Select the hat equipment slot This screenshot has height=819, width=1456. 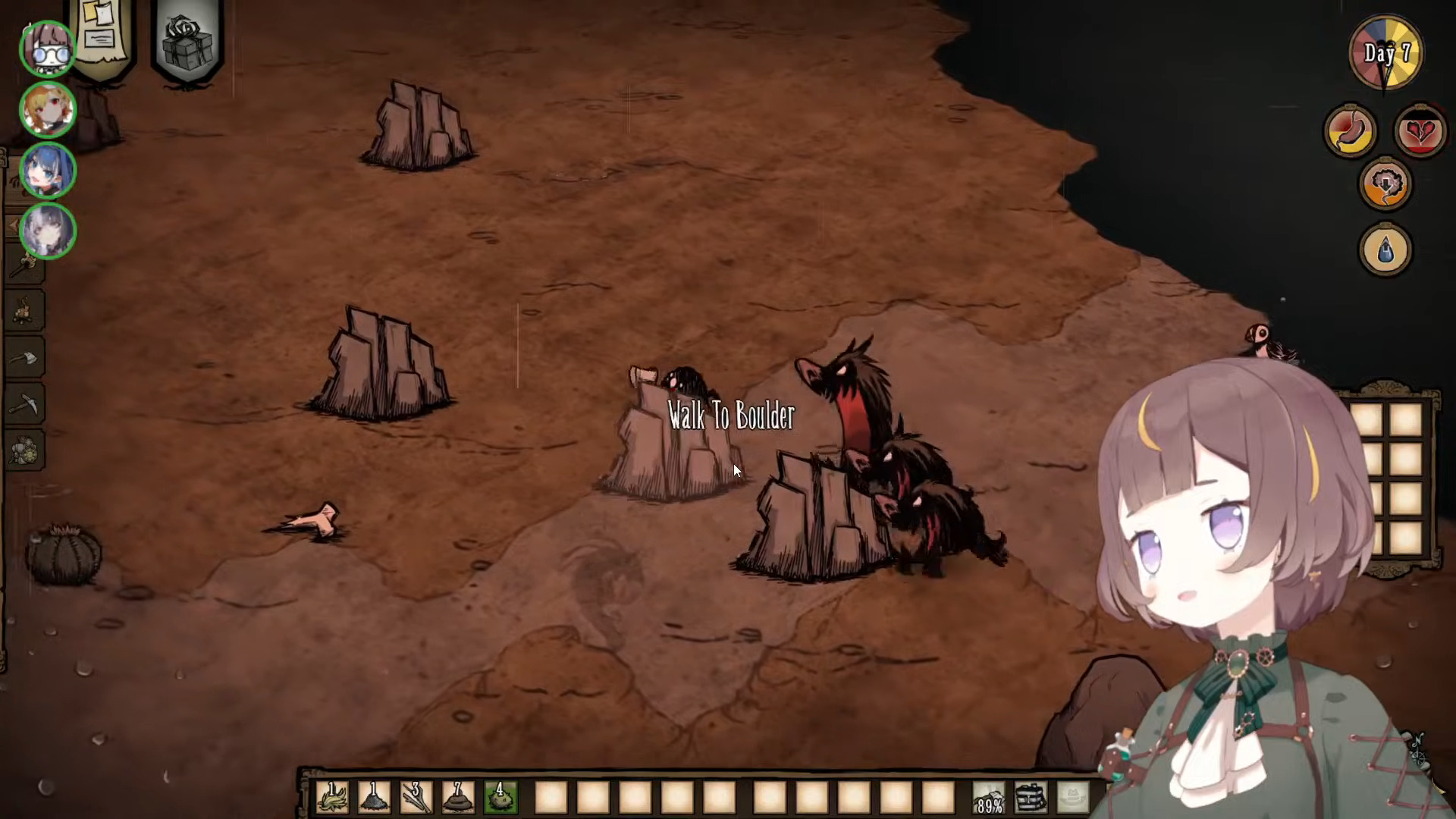pos(1073,798)
